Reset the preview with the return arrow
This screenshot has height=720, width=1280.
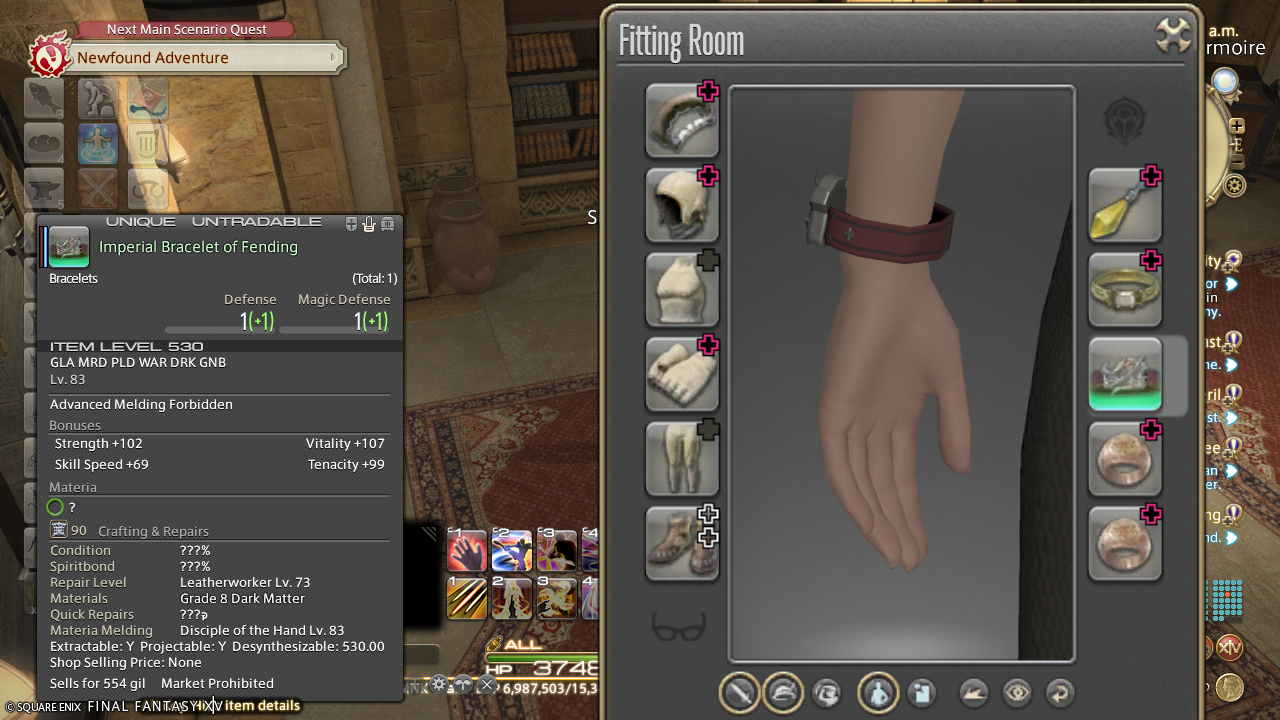(1059, 693)
